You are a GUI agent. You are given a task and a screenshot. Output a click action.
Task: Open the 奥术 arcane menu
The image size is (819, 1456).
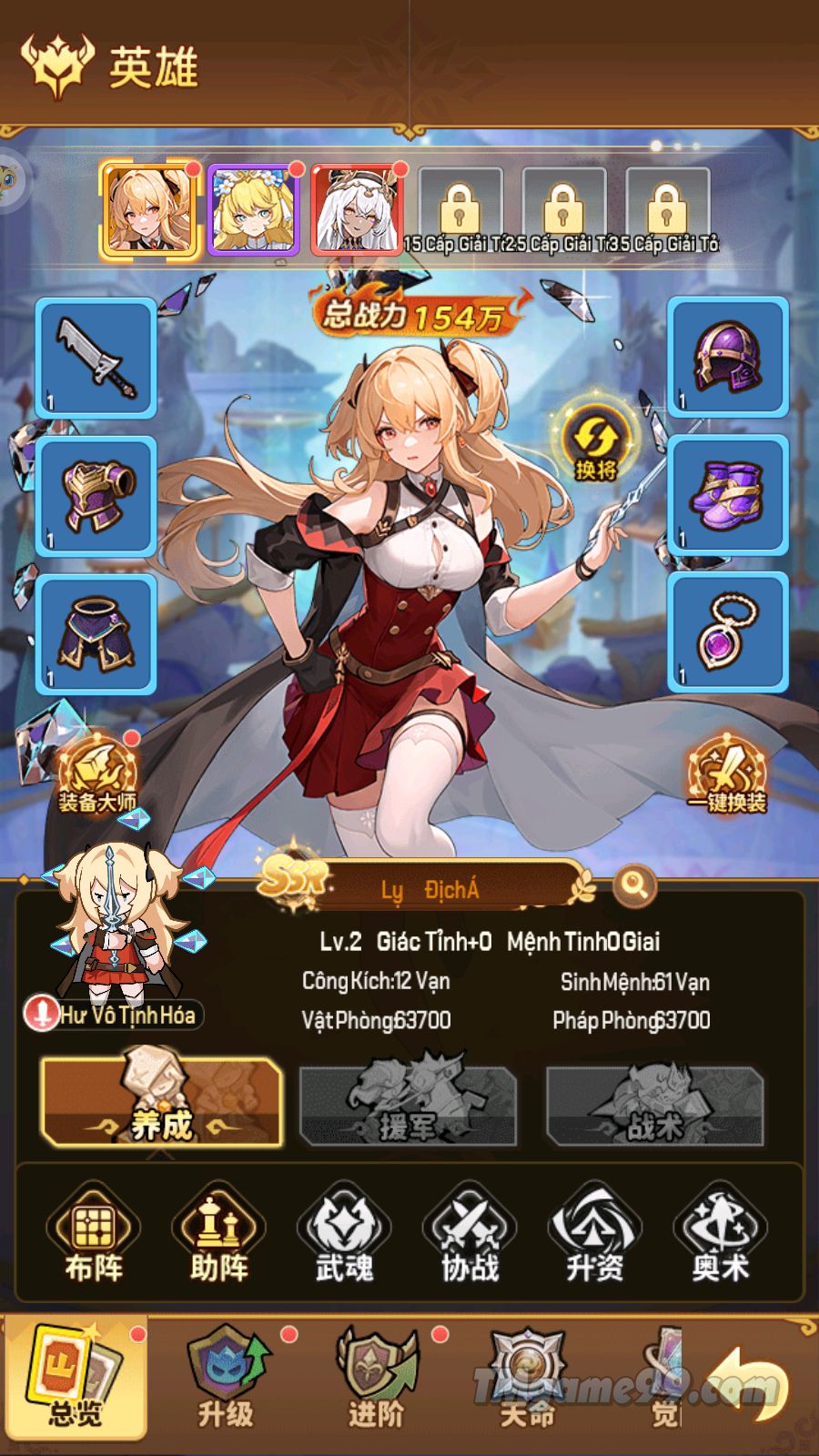pyautogui.click(x=720, y=1236)
